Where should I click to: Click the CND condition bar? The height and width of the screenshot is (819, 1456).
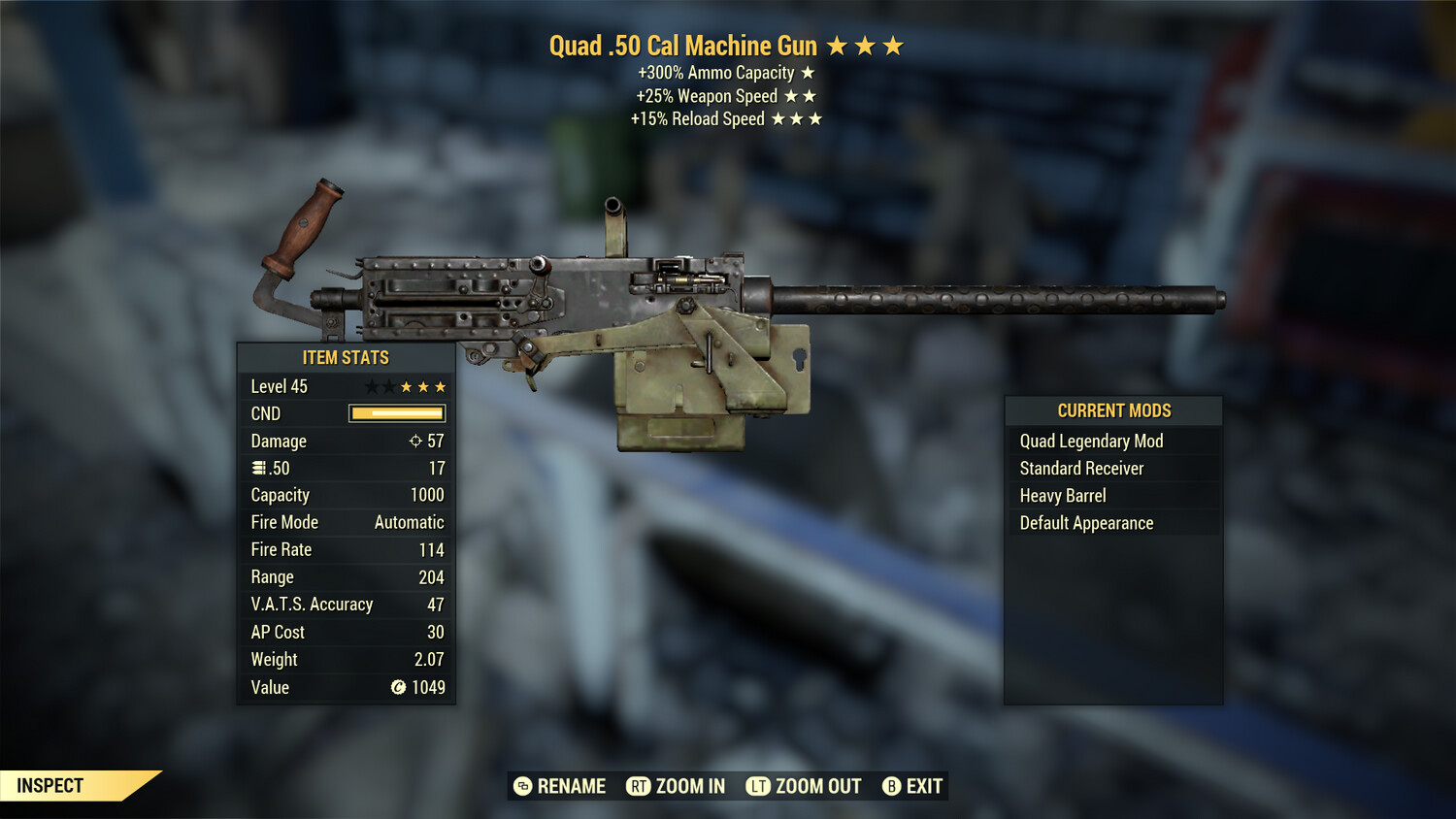coord(396,412)
